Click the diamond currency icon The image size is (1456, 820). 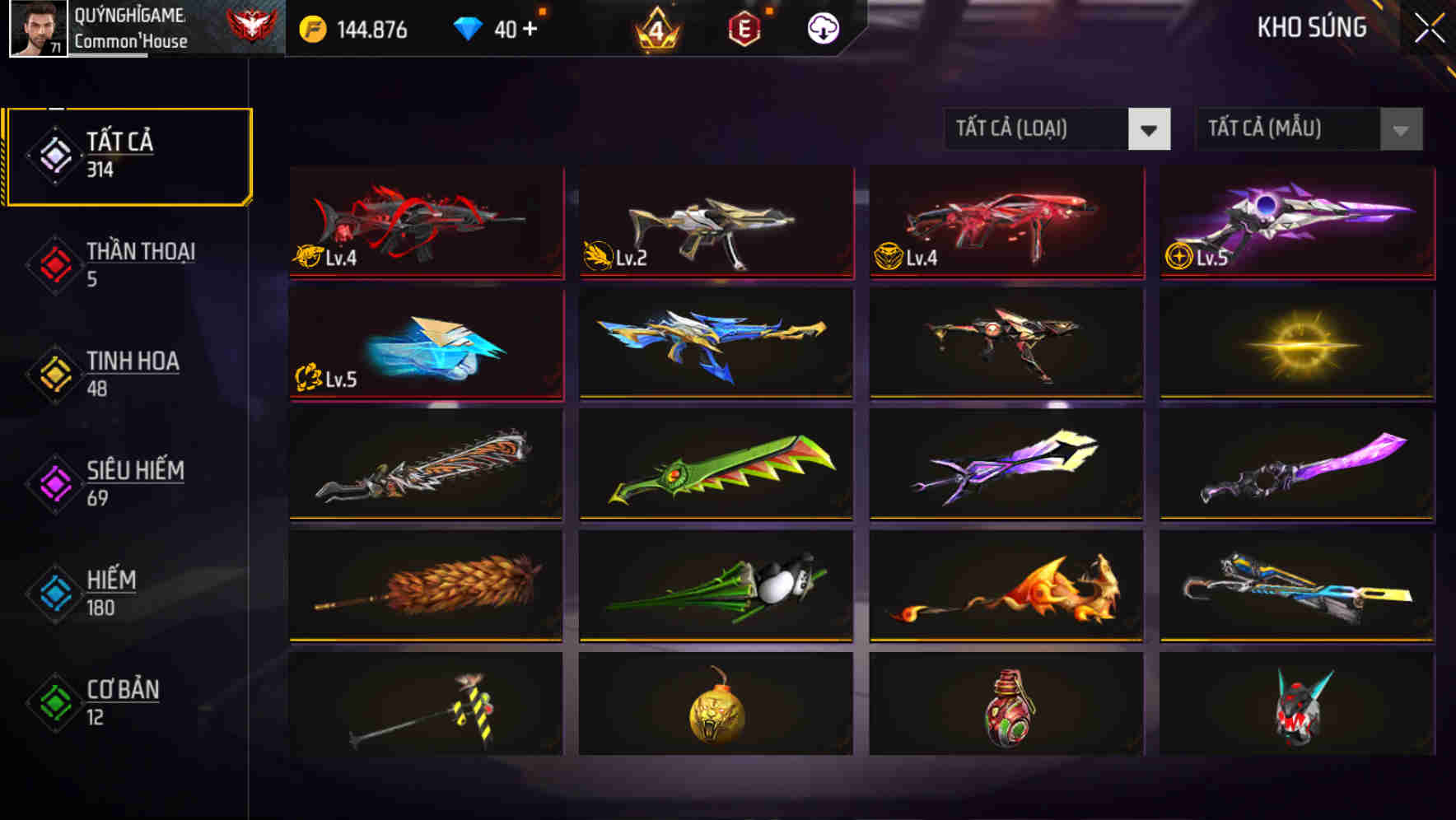click(467, 27)
